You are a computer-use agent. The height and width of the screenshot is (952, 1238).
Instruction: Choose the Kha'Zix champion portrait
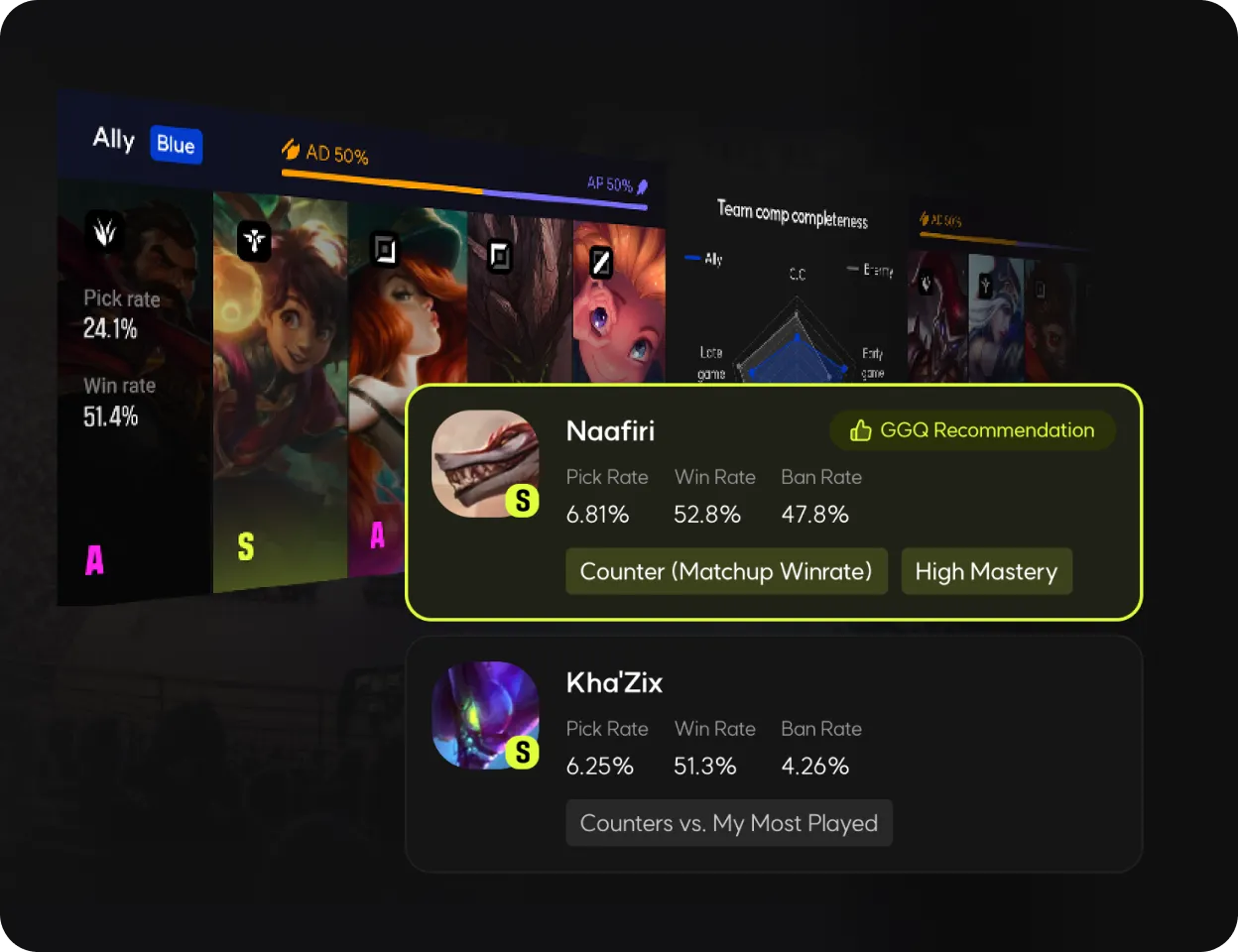click(x=485, y=715)
